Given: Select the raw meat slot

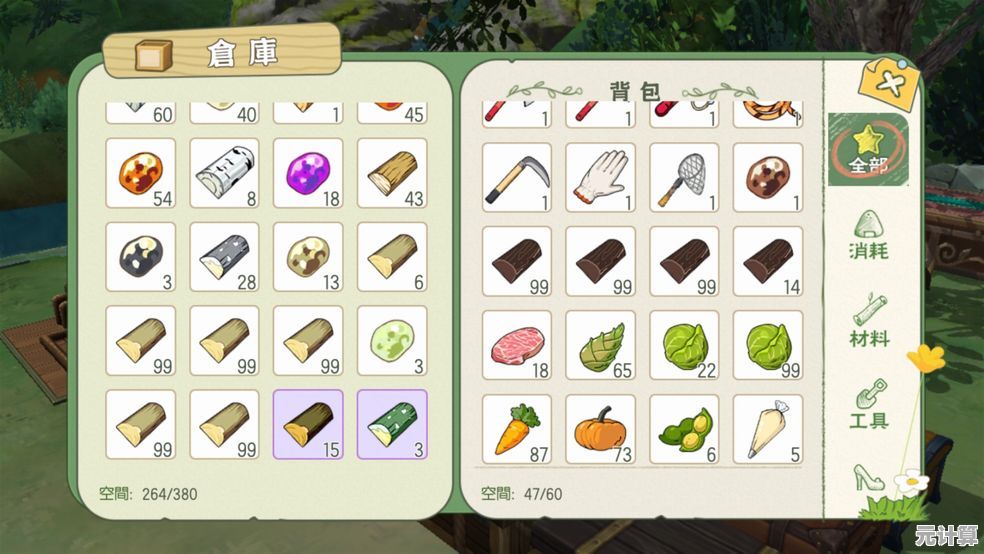Looking at the screenshot, I should point(517,345).
